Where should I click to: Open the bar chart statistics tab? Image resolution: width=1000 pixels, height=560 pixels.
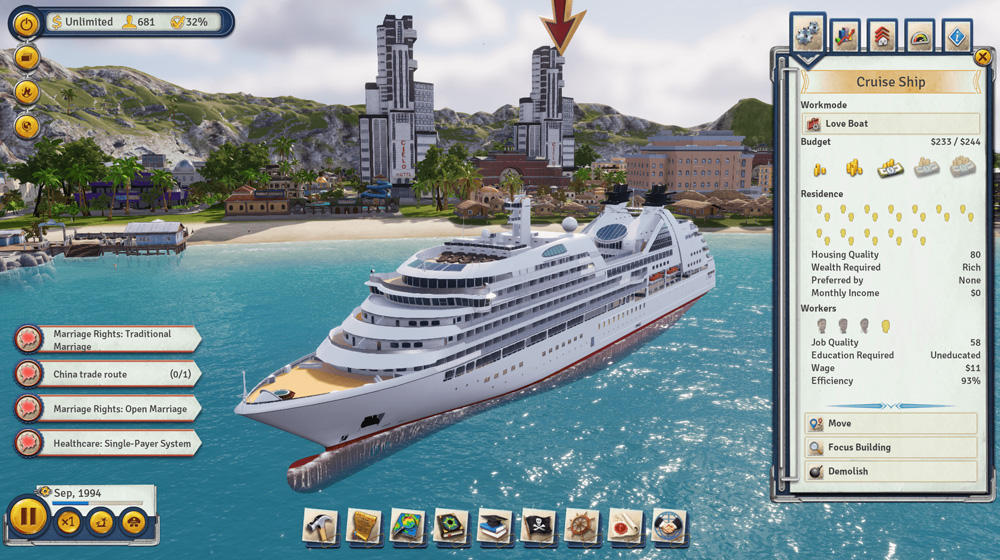click(845, 37)
